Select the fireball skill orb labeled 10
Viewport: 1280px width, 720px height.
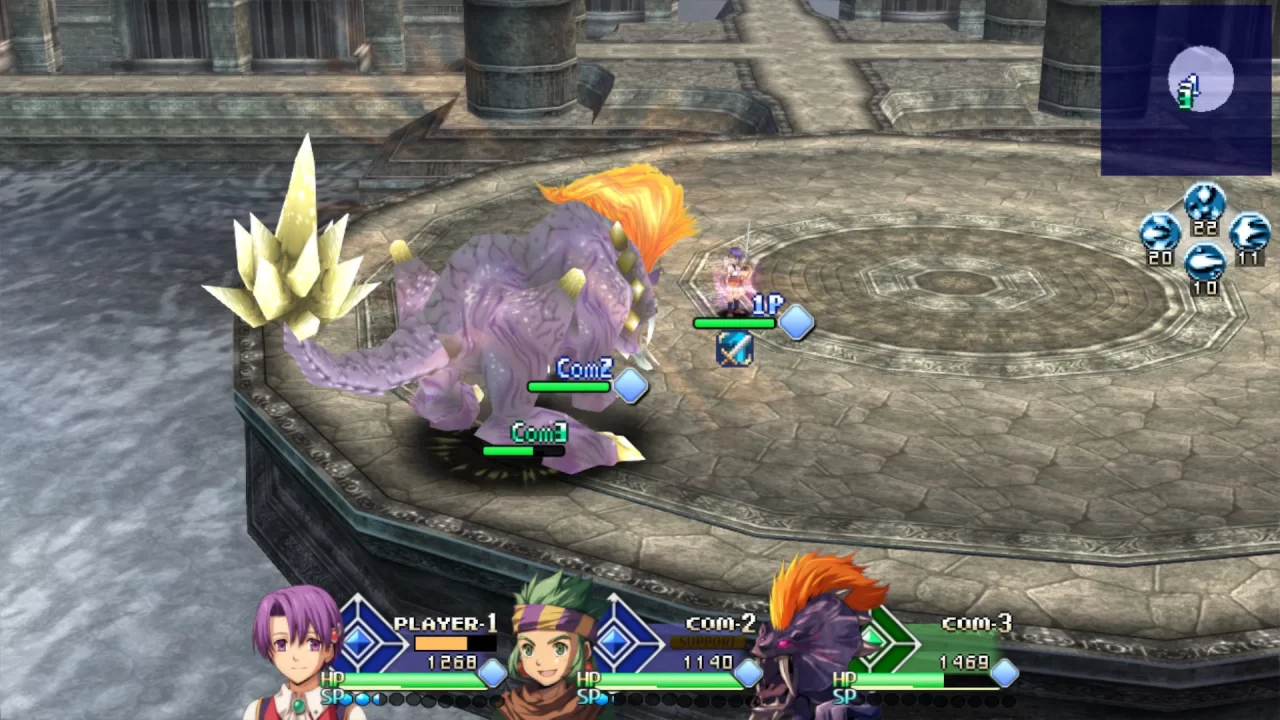pyautogui.click(x=1206, y=262)
